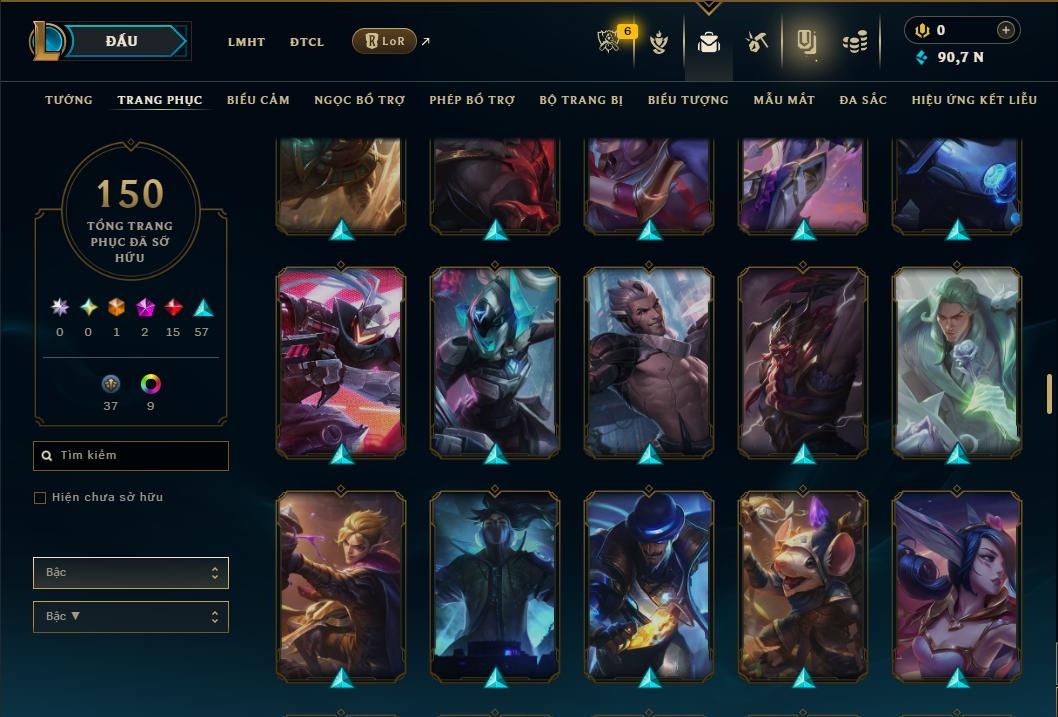
Task: Switch to the TƯỚNG tab
Action: click(x=69, y=100)
